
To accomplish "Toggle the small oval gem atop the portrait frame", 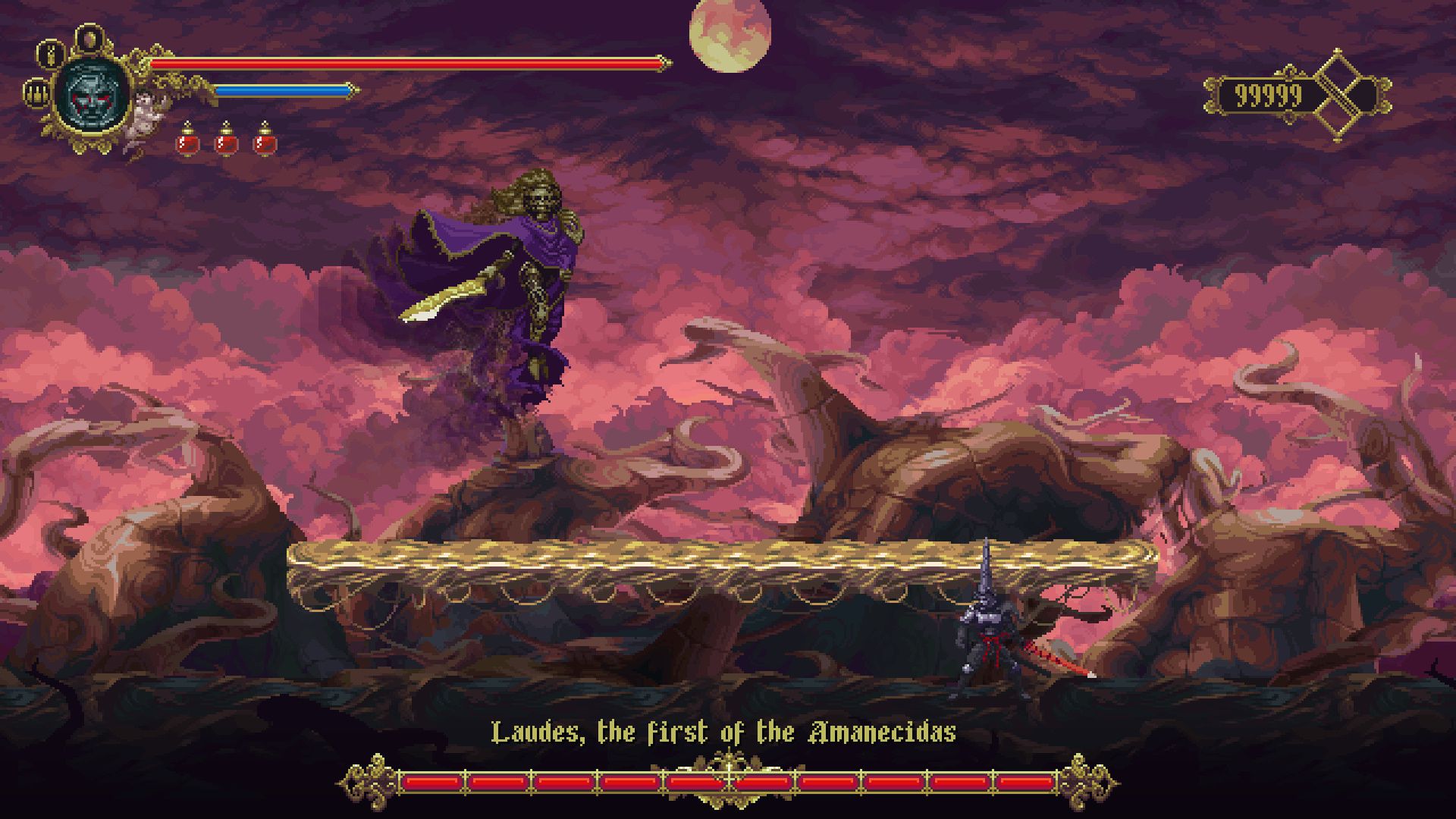I will 89,38.
